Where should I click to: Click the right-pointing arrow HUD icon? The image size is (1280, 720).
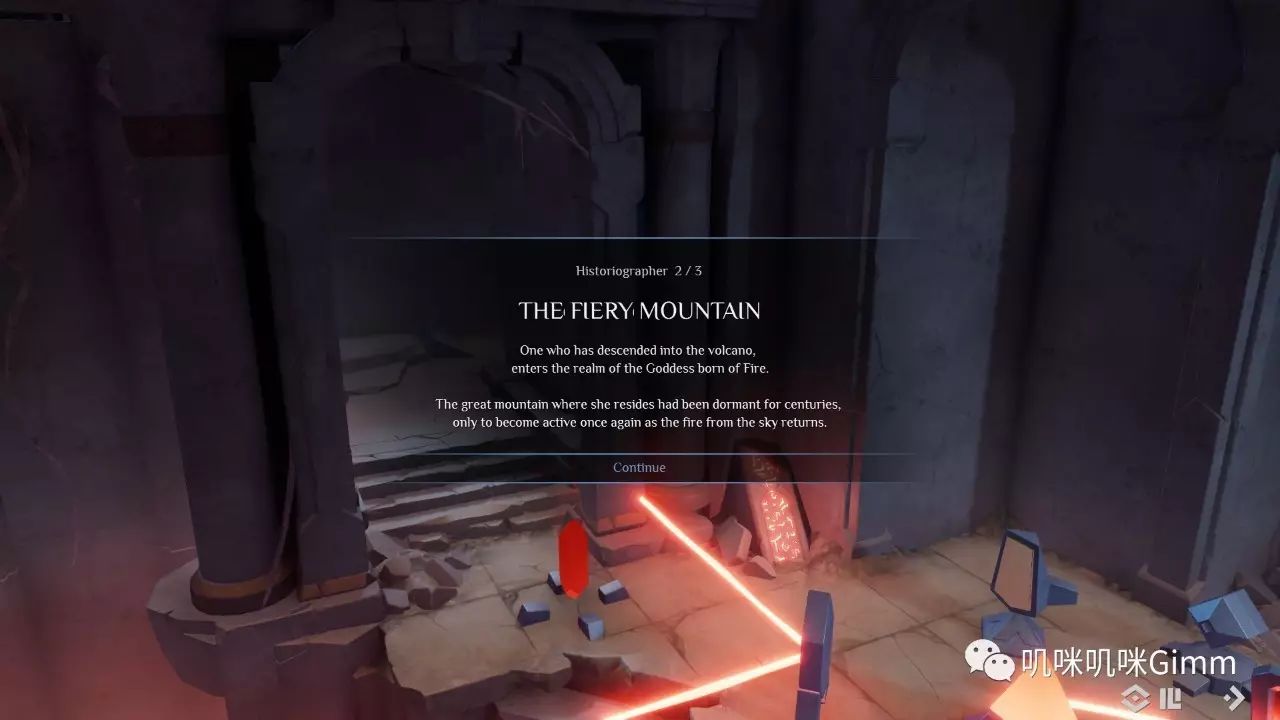pyautogui.click(x=1237, y=697)
